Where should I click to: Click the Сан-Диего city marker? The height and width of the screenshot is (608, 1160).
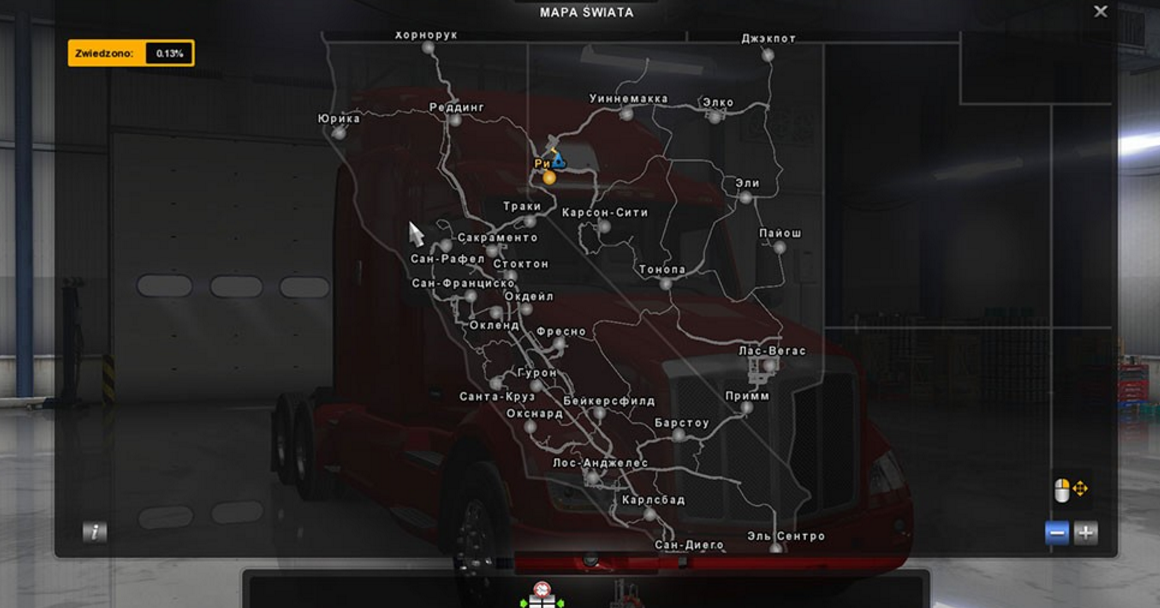click(668, 533)
